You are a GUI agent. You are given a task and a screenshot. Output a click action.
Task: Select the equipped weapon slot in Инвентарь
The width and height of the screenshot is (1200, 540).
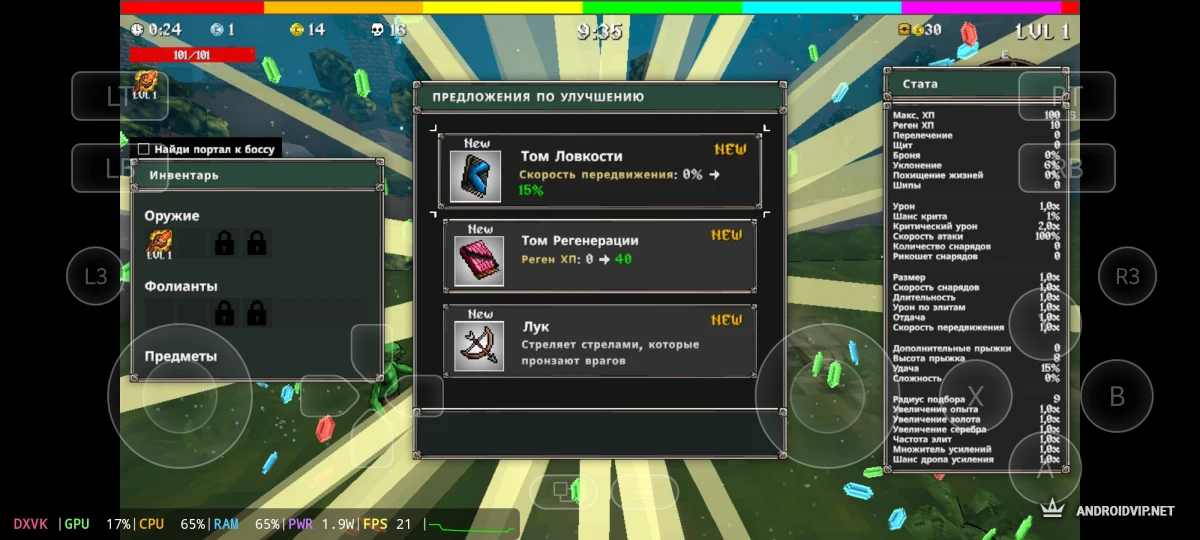click(x=160, y=243)
